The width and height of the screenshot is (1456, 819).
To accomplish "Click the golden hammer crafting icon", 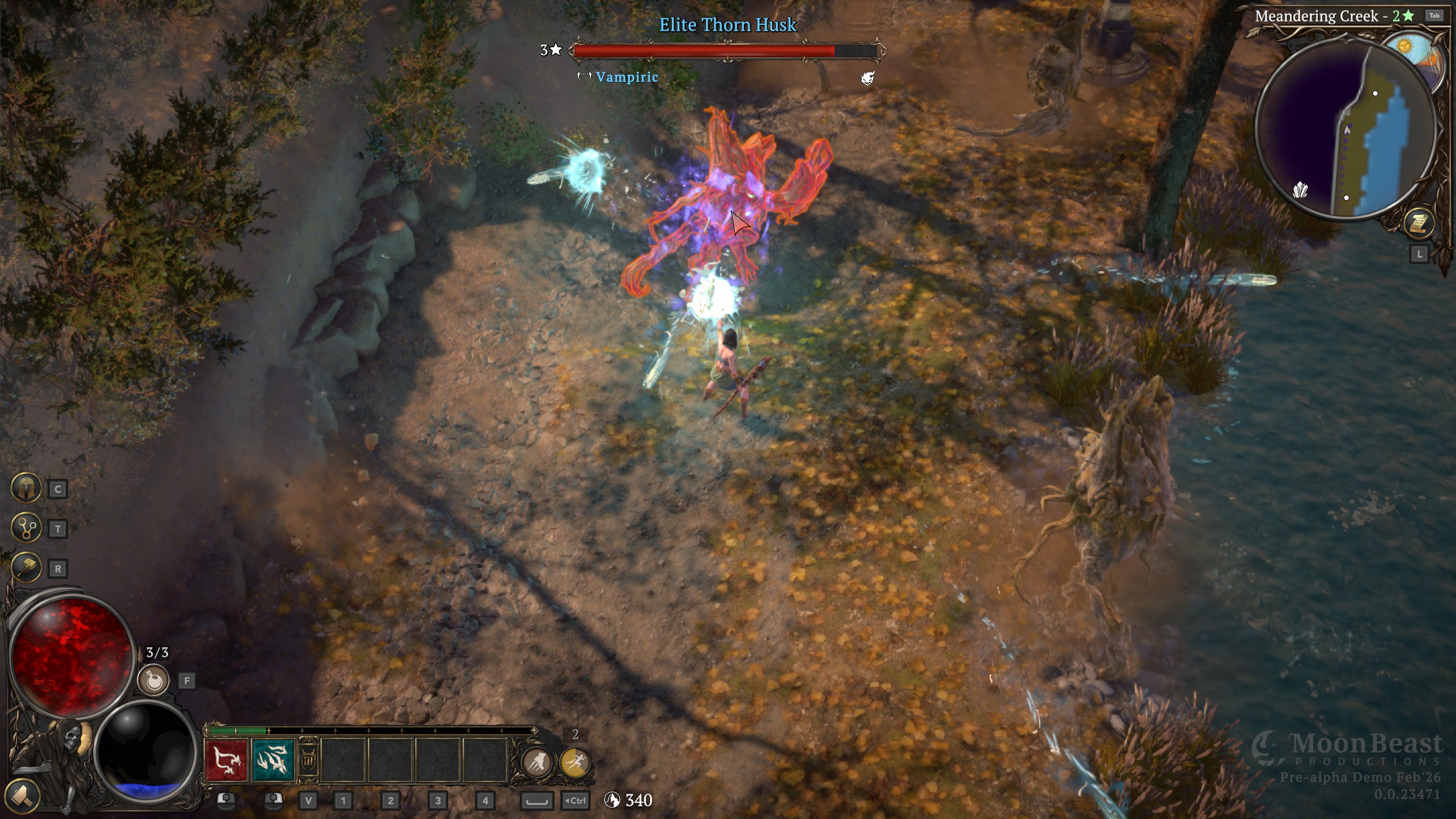I will click(26, 568).
